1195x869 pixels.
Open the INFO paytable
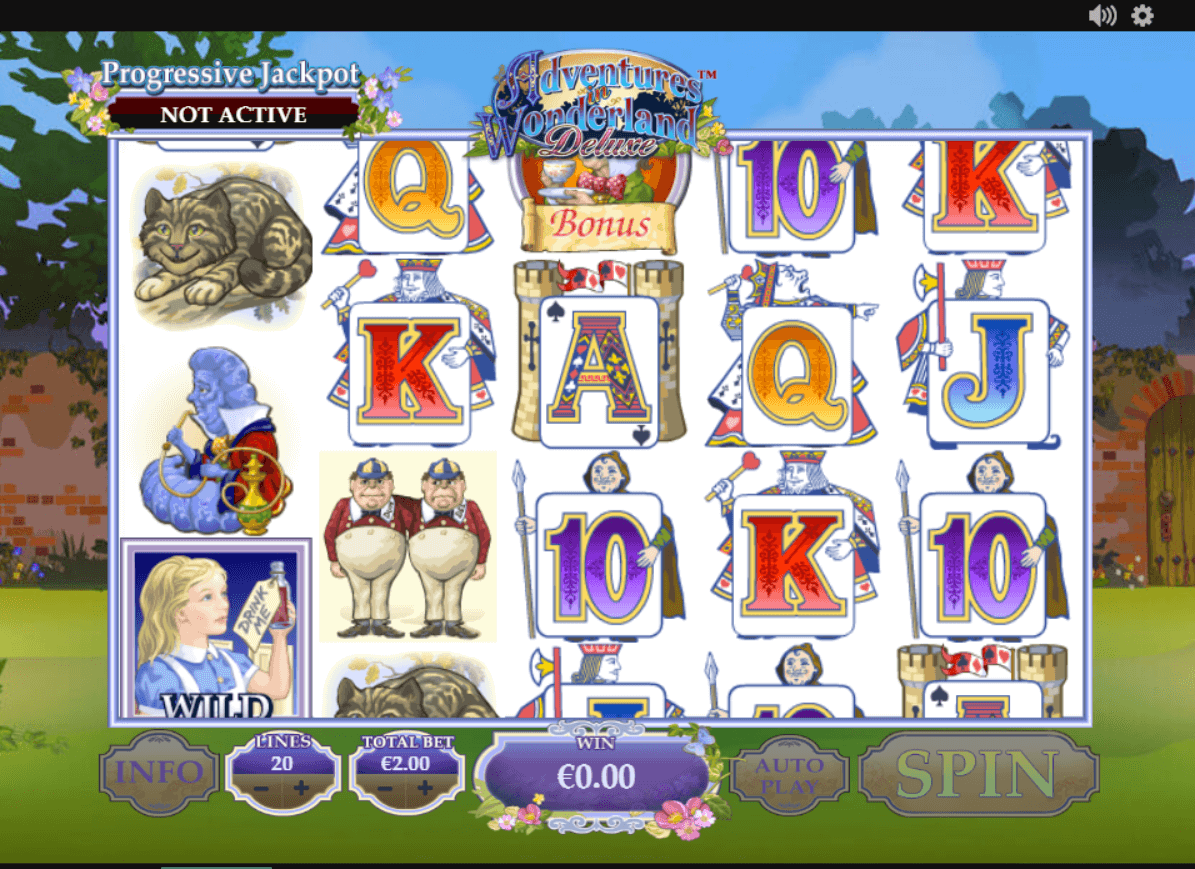[x=160, y=773]
